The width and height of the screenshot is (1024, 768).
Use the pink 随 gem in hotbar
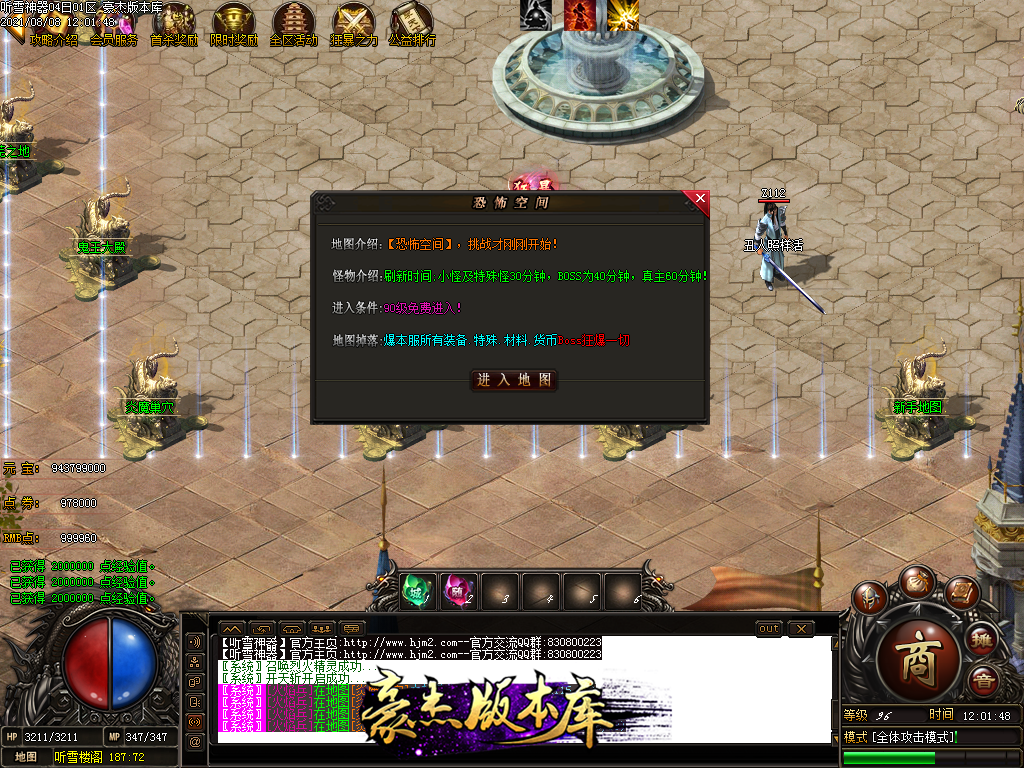click(457, 592)
